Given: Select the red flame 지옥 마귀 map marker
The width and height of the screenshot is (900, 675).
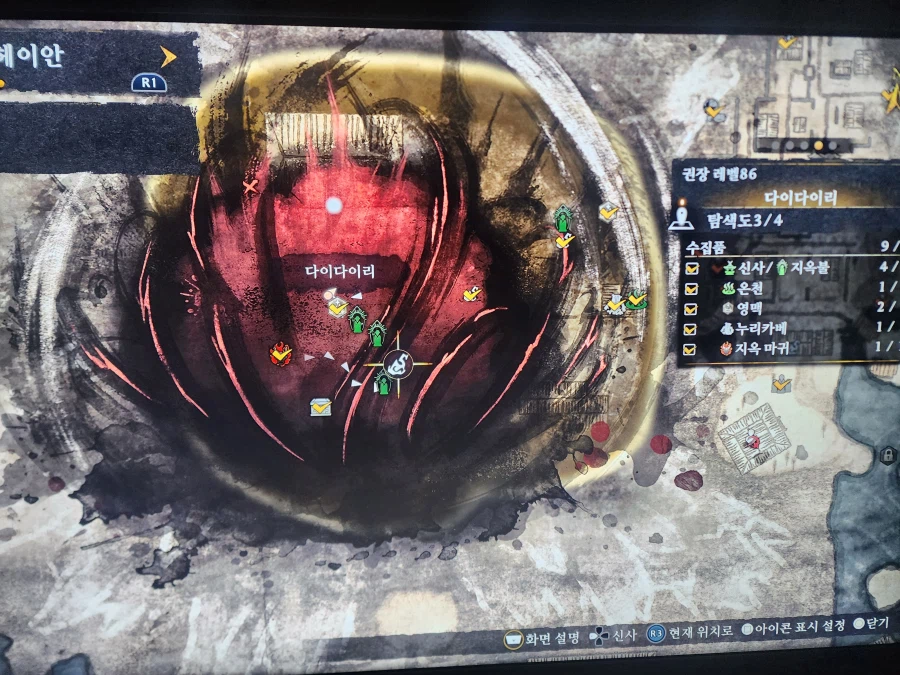Looking at the screenshot, I should click(282, 352).
